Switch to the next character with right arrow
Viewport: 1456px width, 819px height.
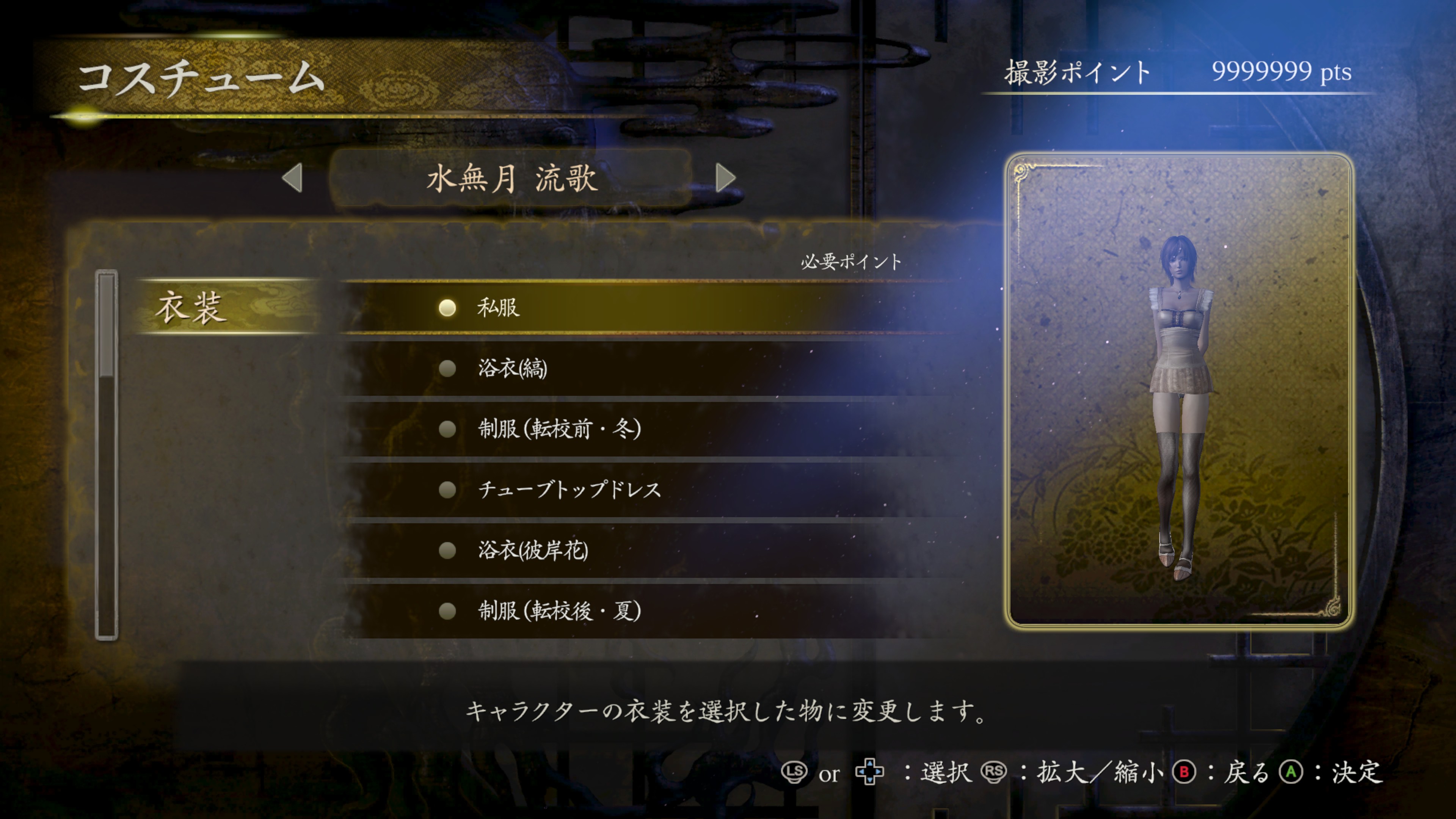[x=725, y=178]
